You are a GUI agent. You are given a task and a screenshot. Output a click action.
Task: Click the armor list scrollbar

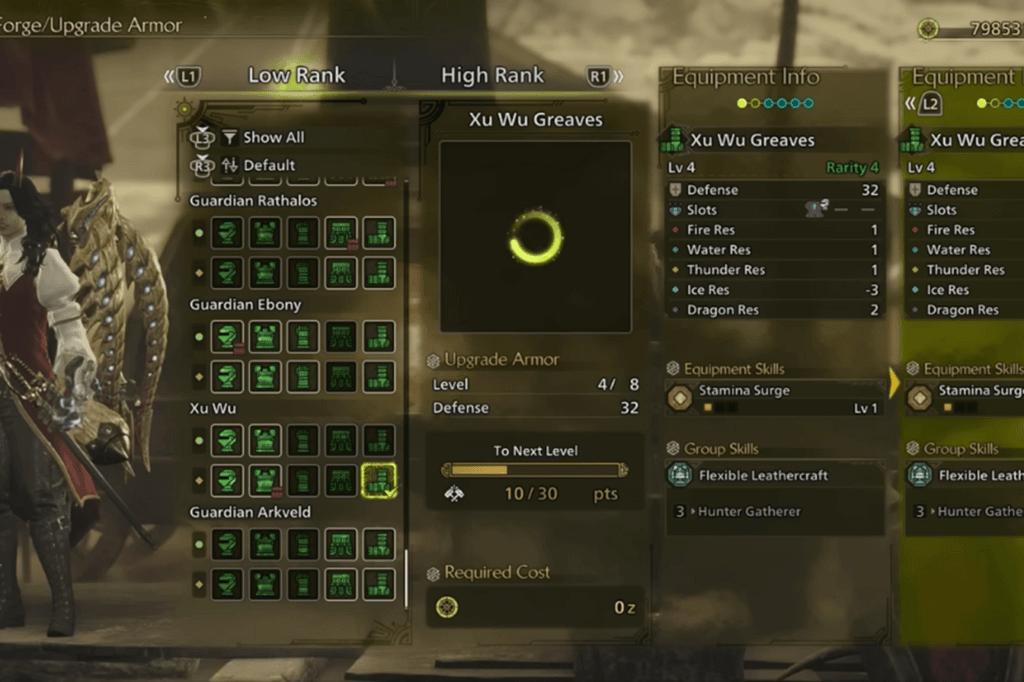click(406, 576)
